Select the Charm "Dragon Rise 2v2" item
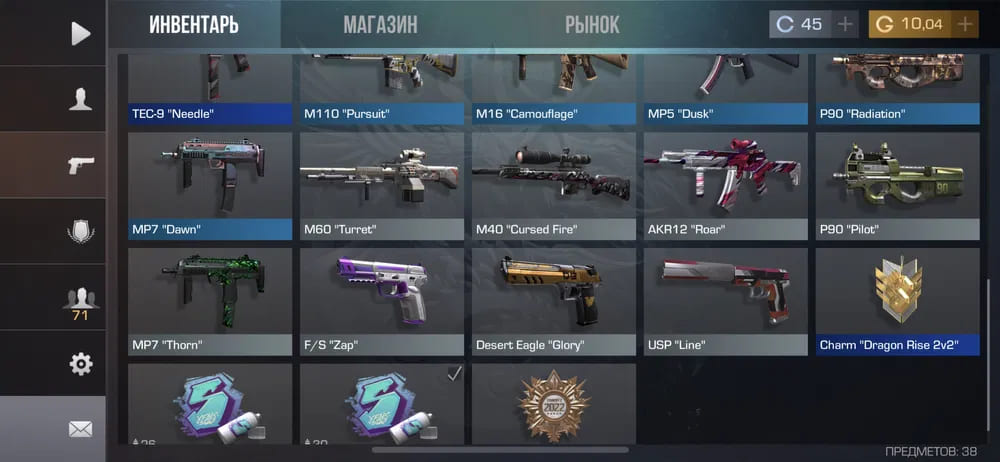This screenshot has height=462, width=1000. point(897,300)
